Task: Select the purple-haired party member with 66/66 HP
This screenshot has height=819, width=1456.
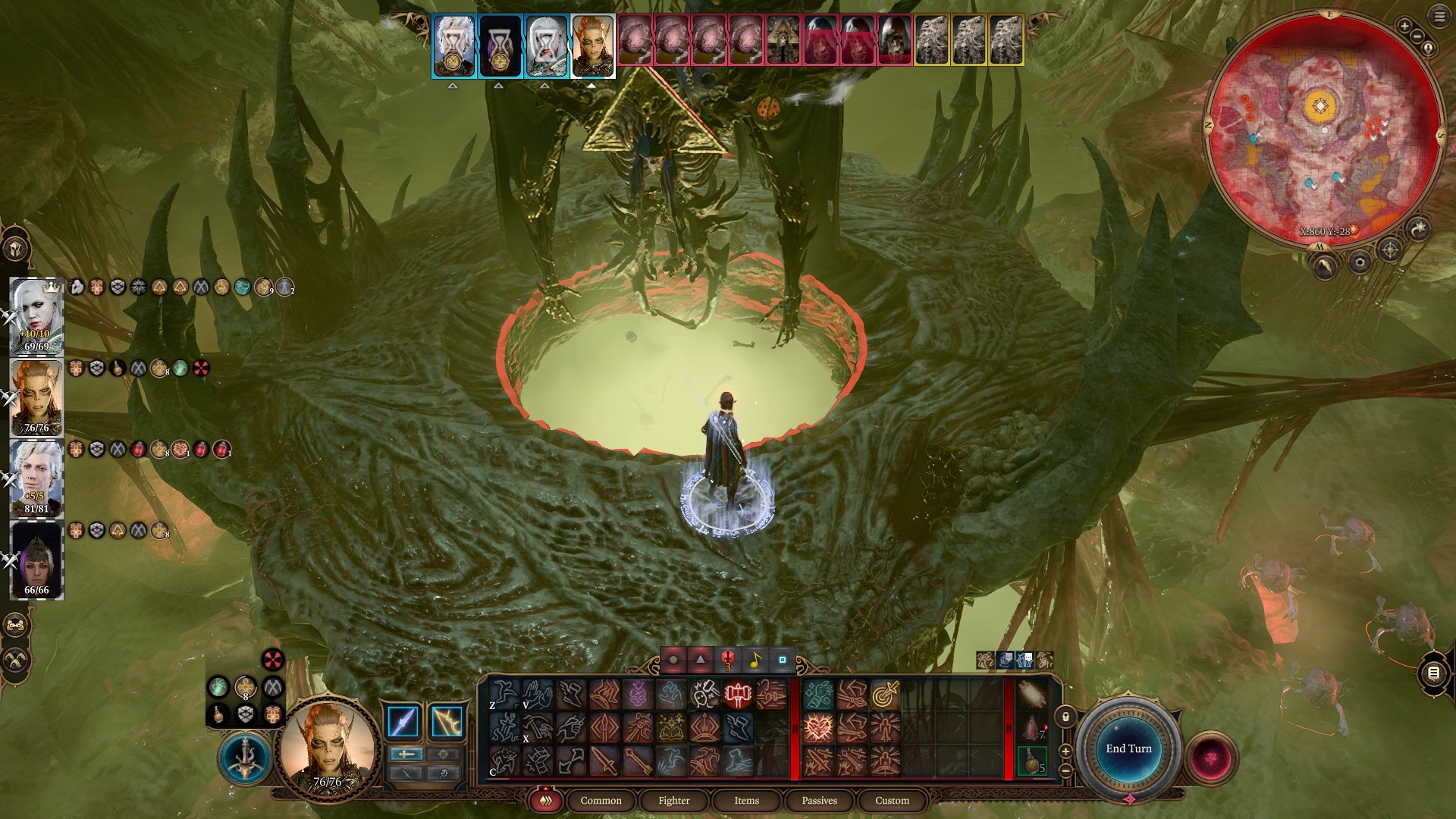Action: [x=36, y=560]
